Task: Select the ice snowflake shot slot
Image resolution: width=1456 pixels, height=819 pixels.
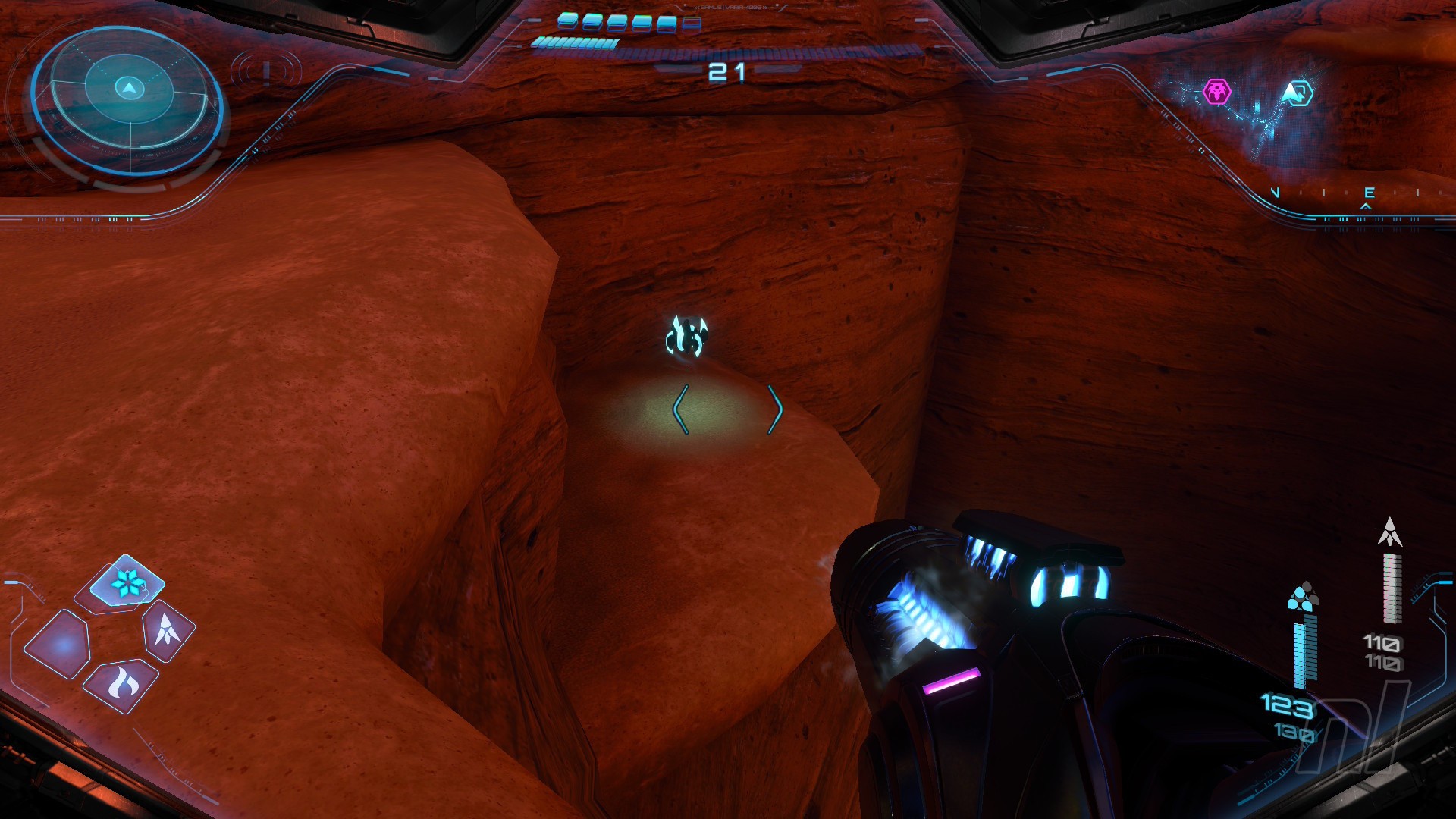Action: point(127,583)
